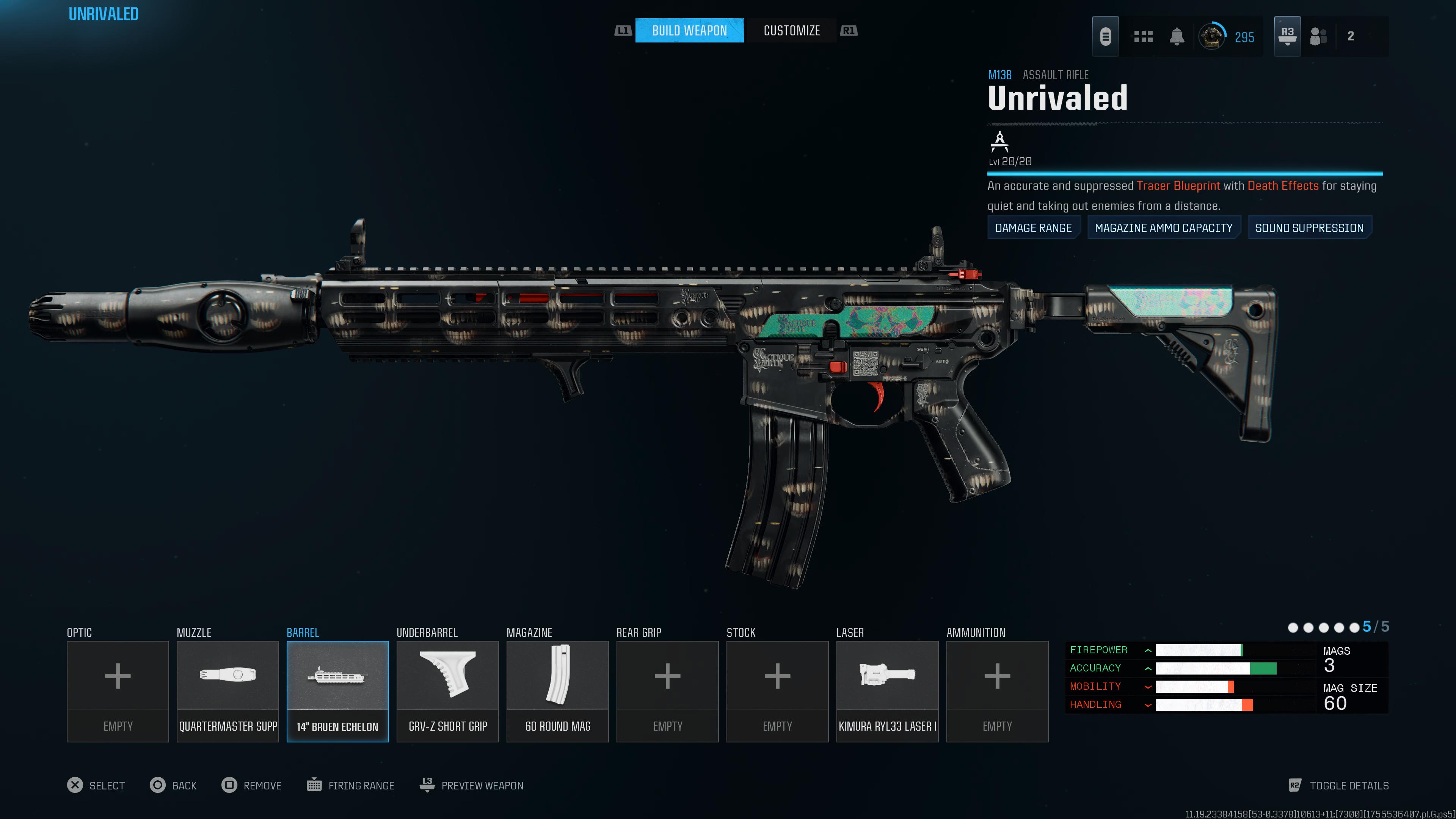This screenshot has width=1456, height=819.
Task: Open the notifications bell
Action: click(1177, 37)
